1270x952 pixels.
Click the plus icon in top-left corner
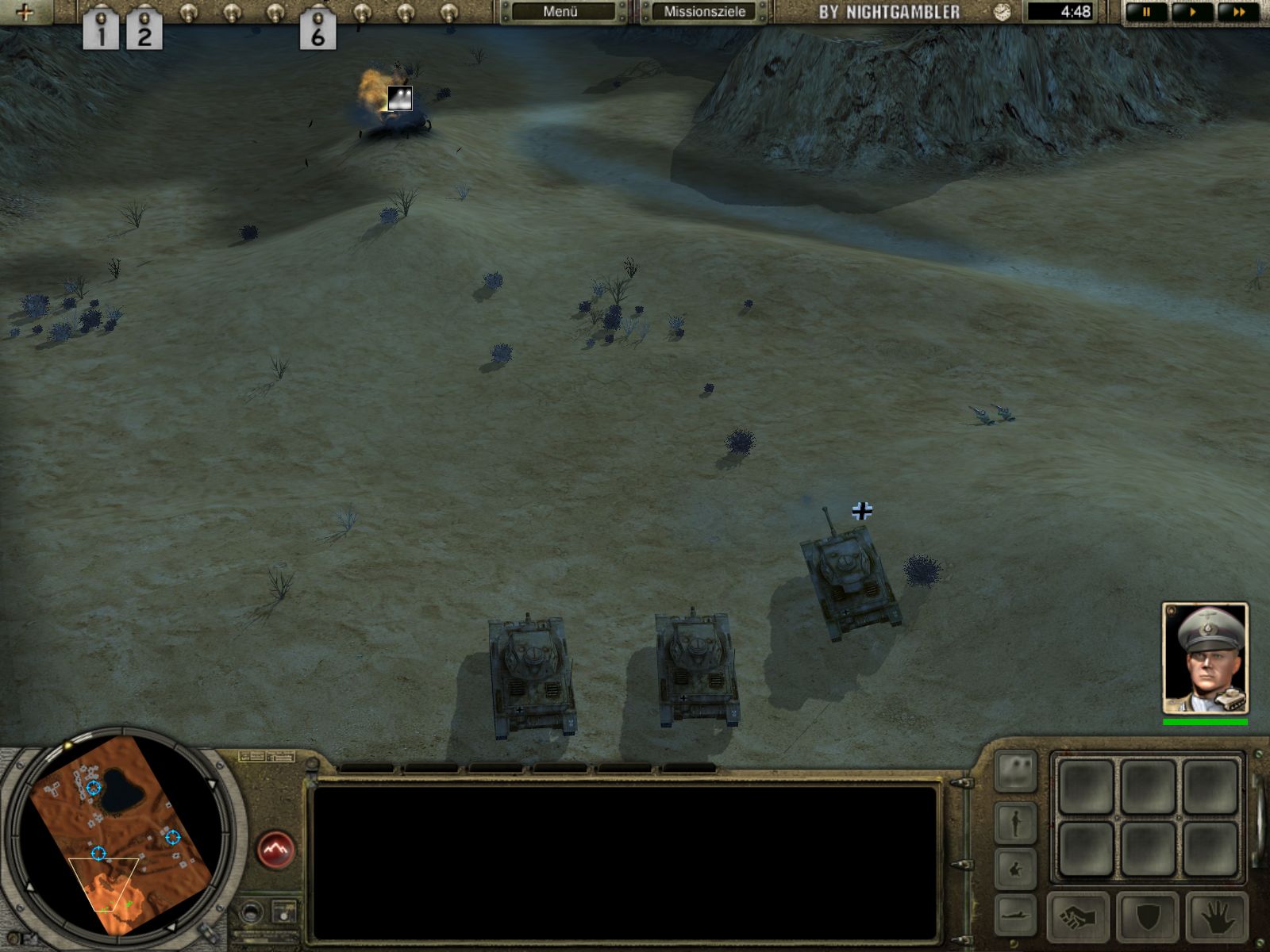tap(25, 12)
